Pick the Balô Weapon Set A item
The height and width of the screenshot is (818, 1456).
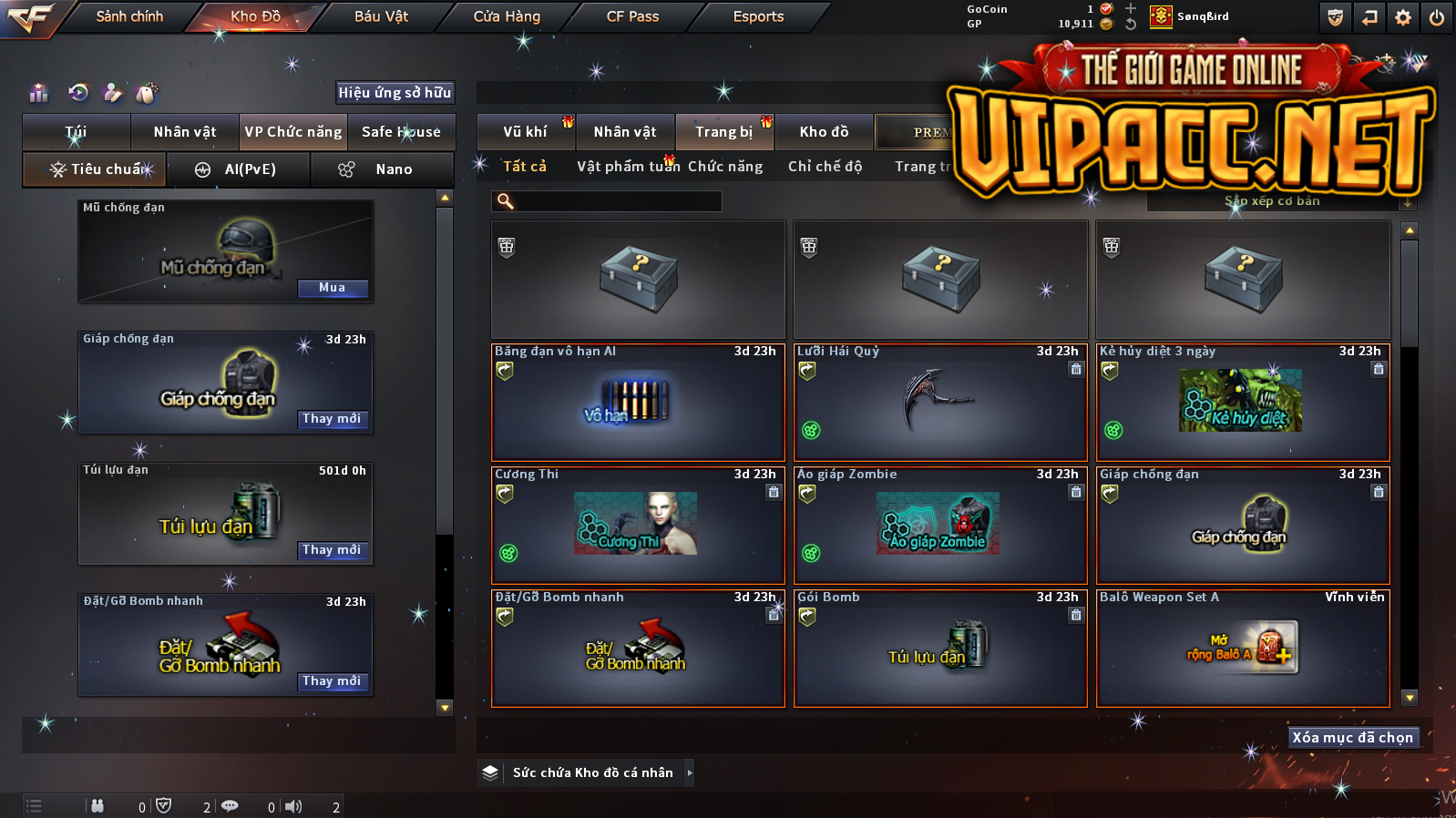tap(1243, 649)
